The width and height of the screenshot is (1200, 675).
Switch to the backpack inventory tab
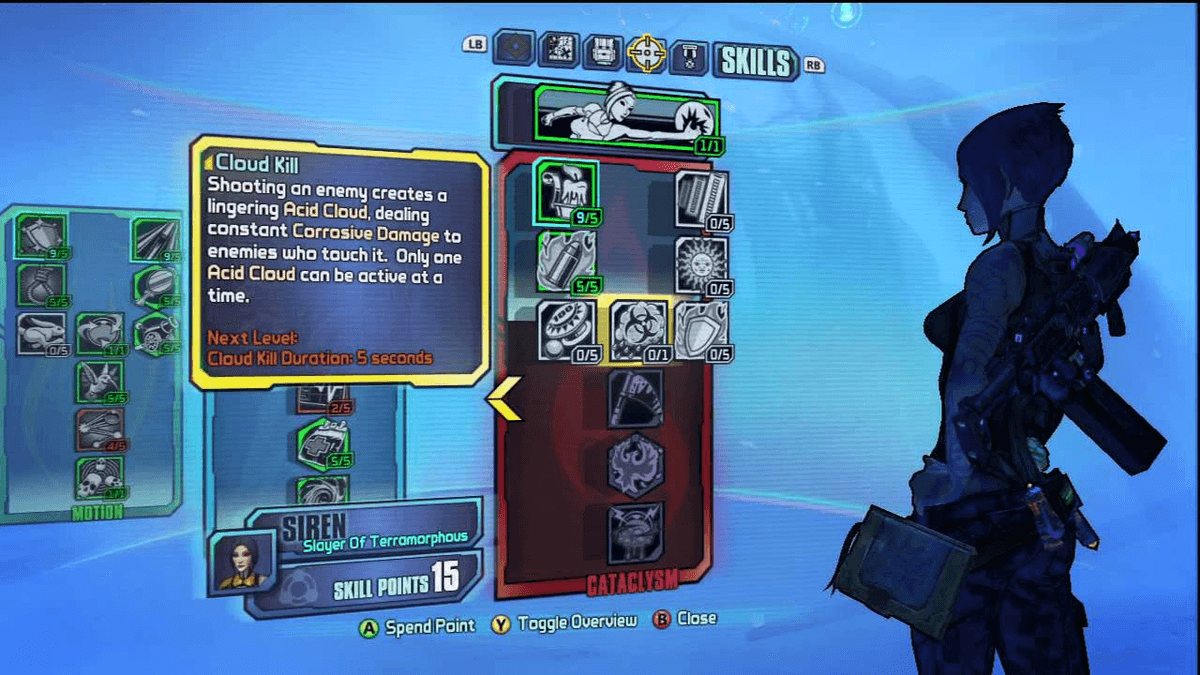click(x=603, y=50)
